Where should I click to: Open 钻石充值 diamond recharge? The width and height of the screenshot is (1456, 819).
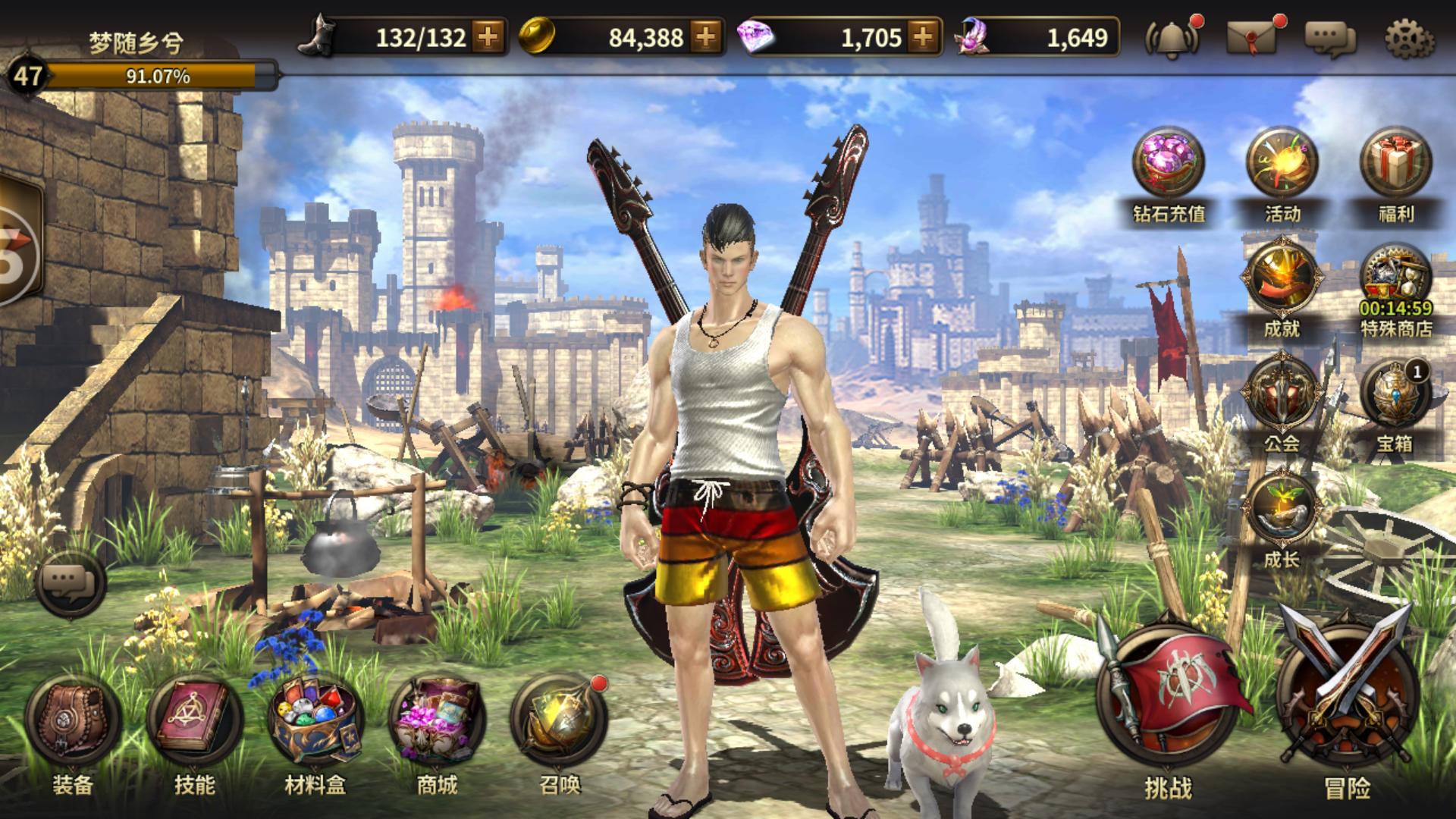click(1169, 165)
